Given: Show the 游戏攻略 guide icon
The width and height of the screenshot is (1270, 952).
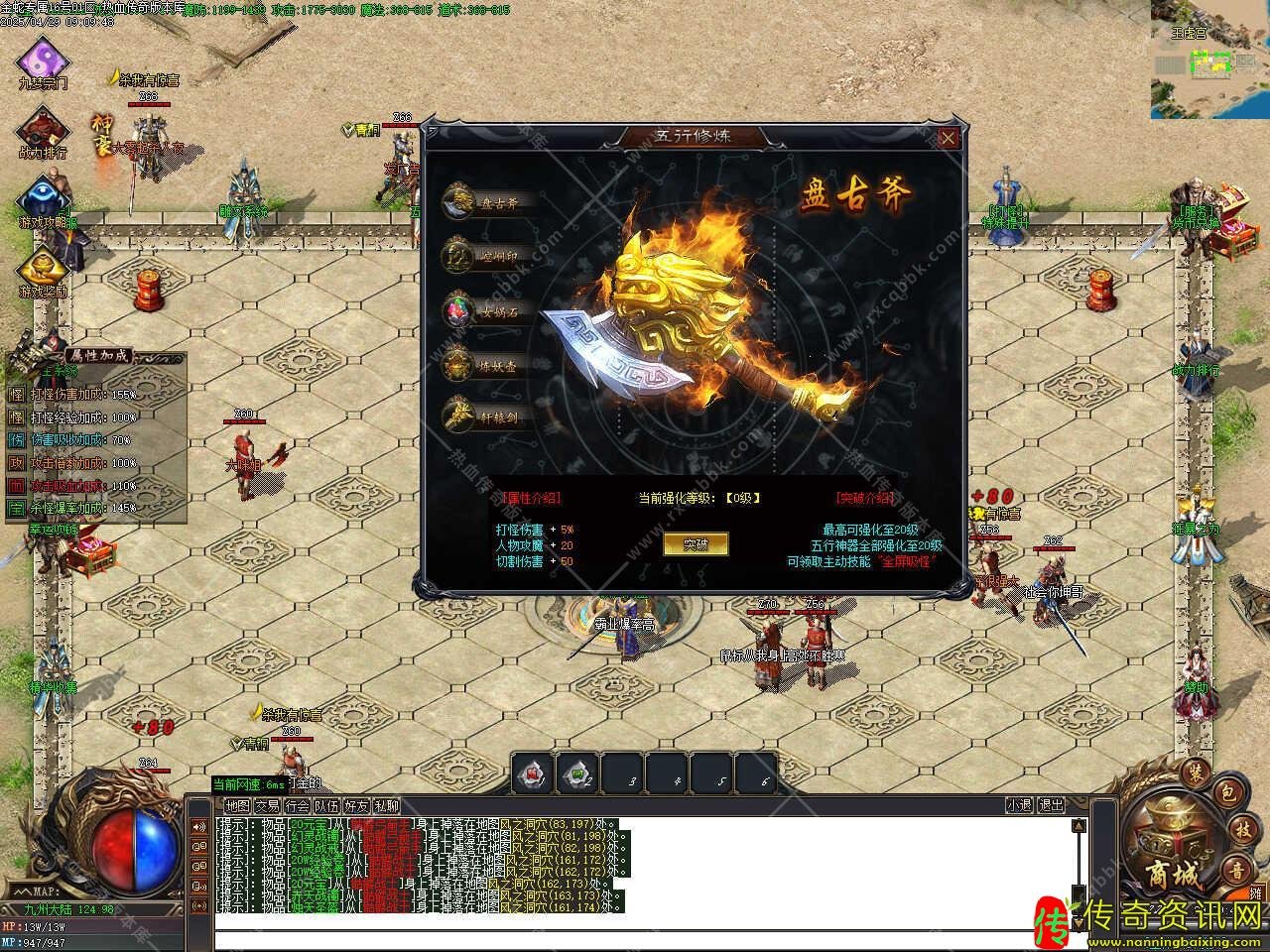Looking at the screenshot, I should pyautogui.click(x=43, y=199).
